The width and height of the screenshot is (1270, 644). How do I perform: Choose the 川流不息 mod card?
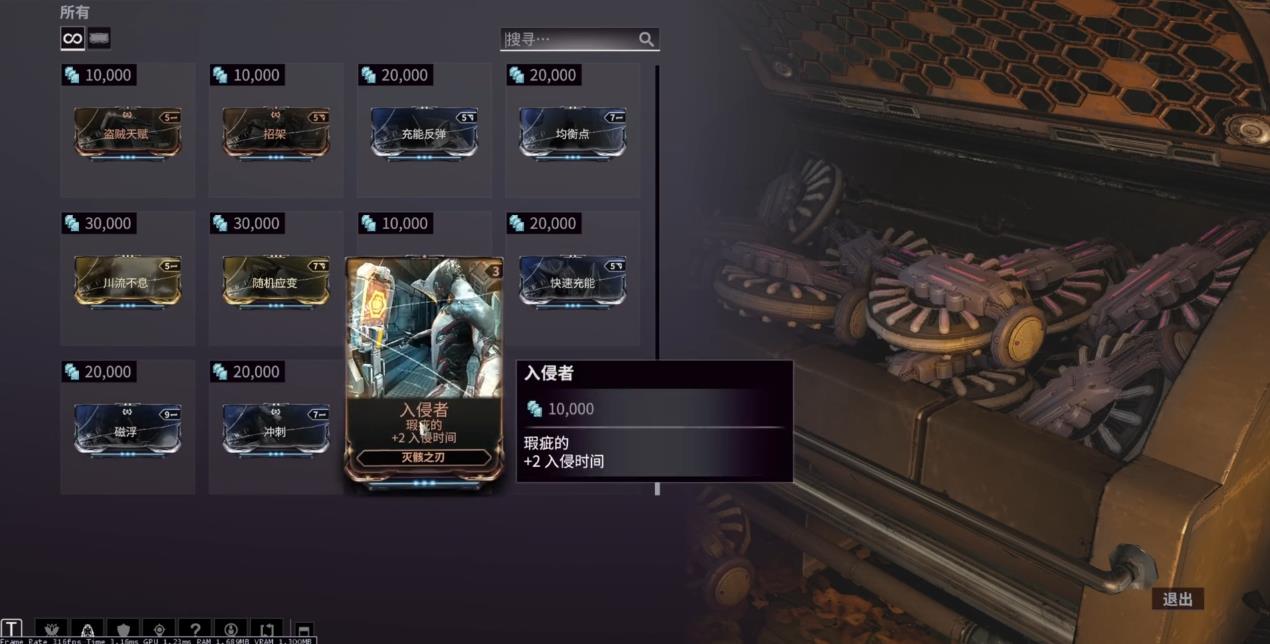pyautogui.click(x=127, y=282)
